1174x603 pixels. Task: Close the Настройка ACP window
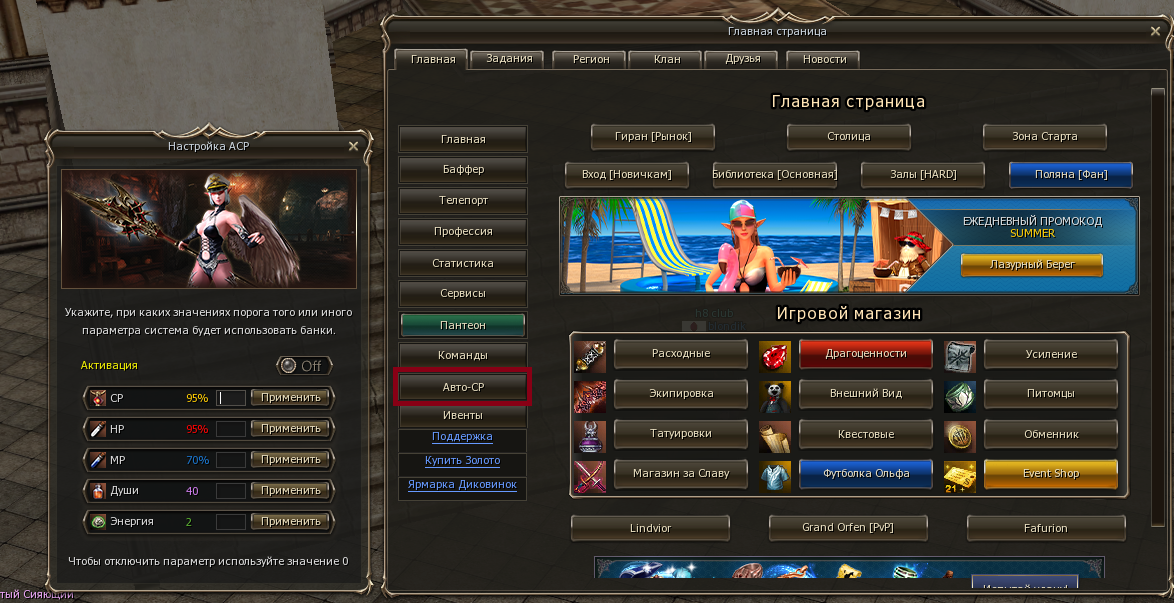click(x=353, y=146)
